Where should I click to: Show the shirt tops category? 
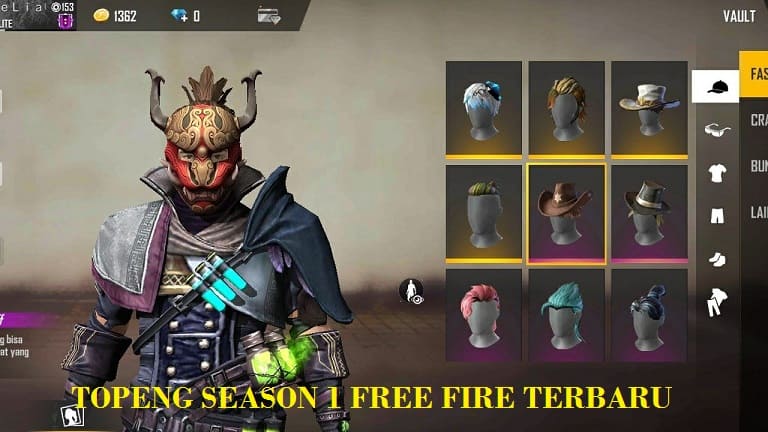click(x=716, y=174)
